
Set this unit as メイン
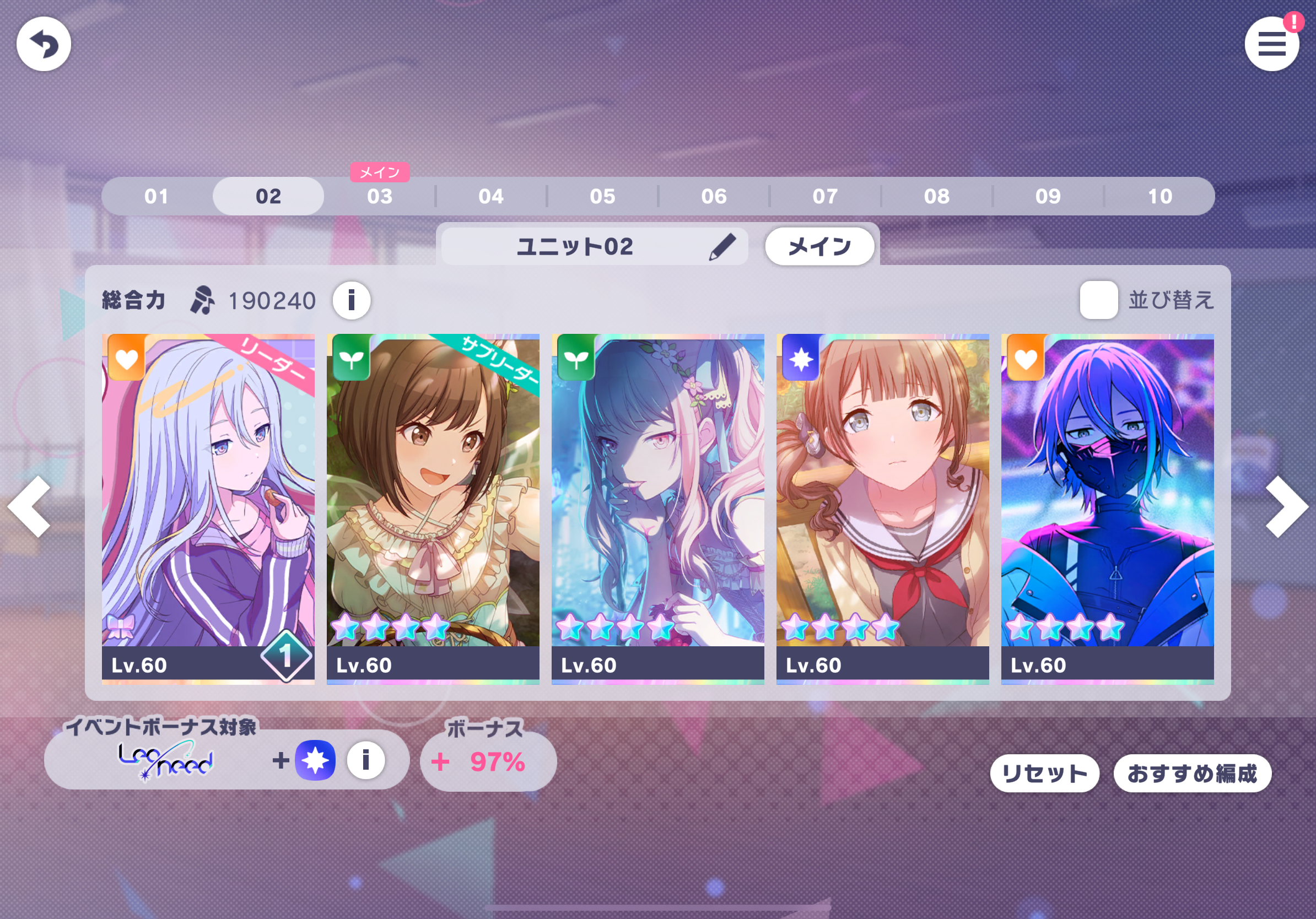click(819, 247)
